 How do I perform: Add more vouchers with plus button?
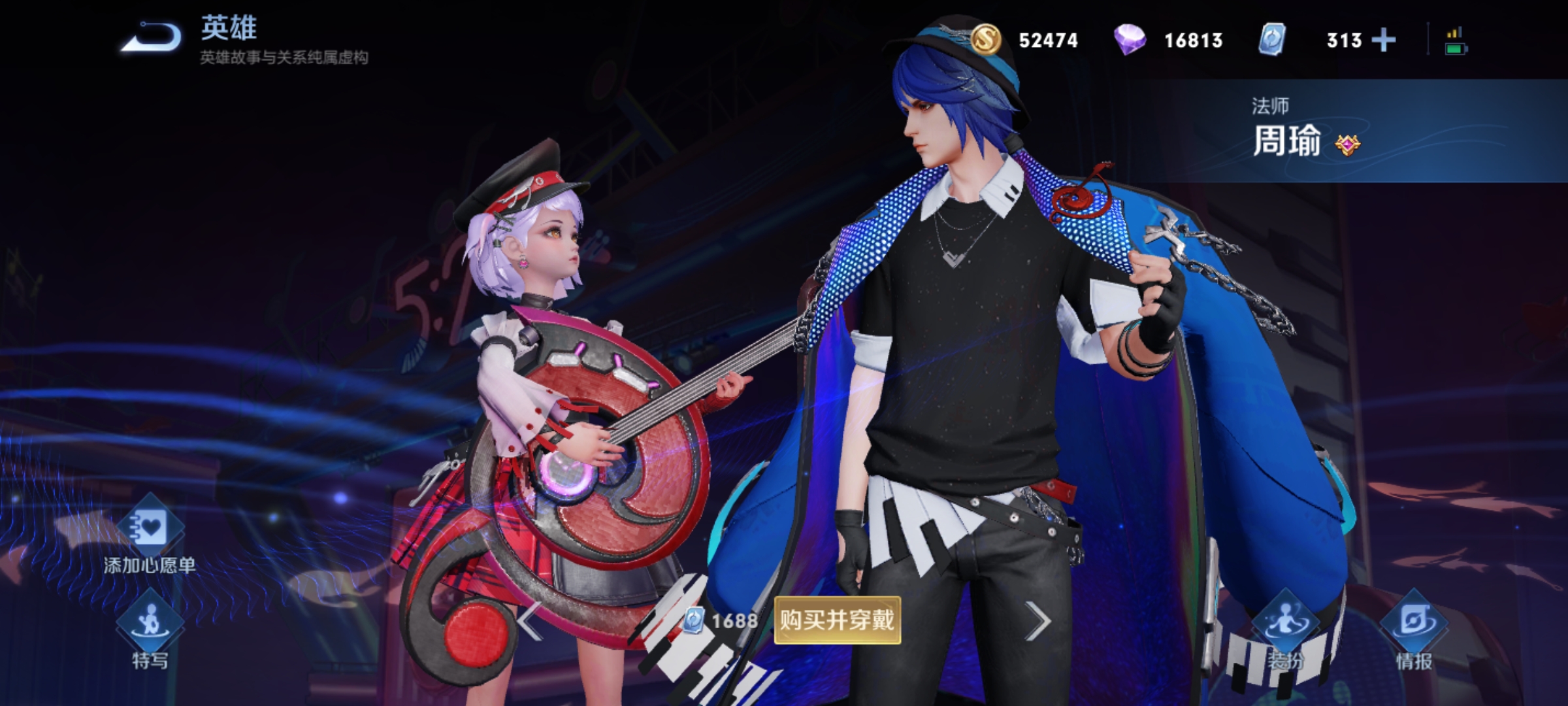(1384, 41)
